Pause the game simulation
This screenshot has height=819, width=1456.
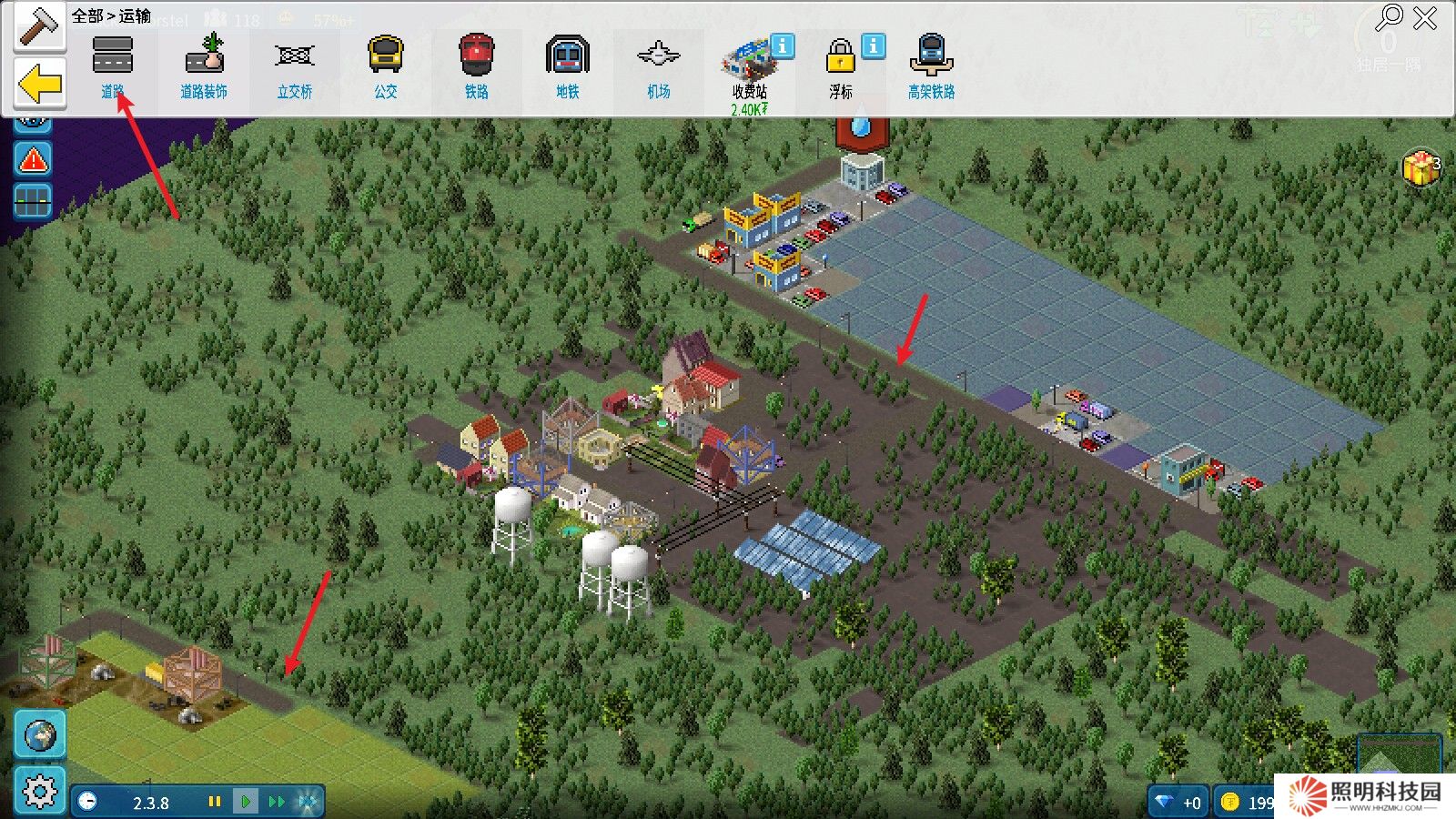pos(215,802)
